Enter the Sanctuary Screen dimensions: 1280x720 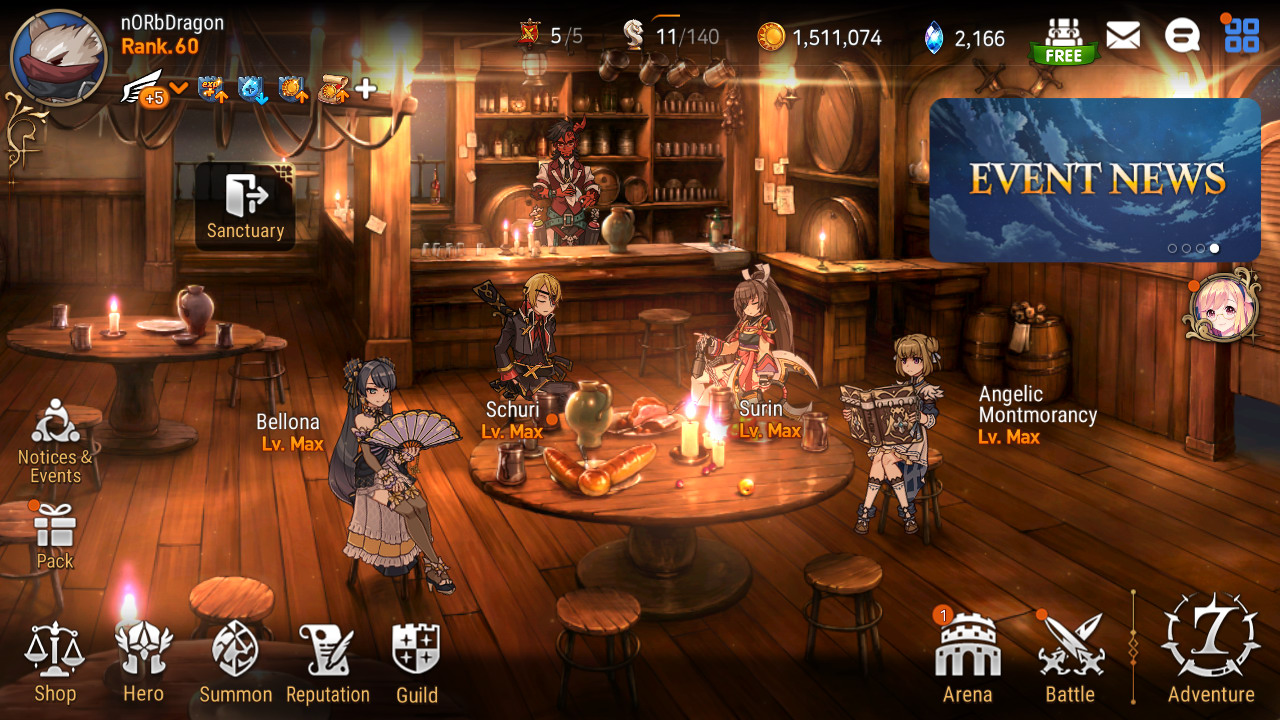tap(245, 206)
